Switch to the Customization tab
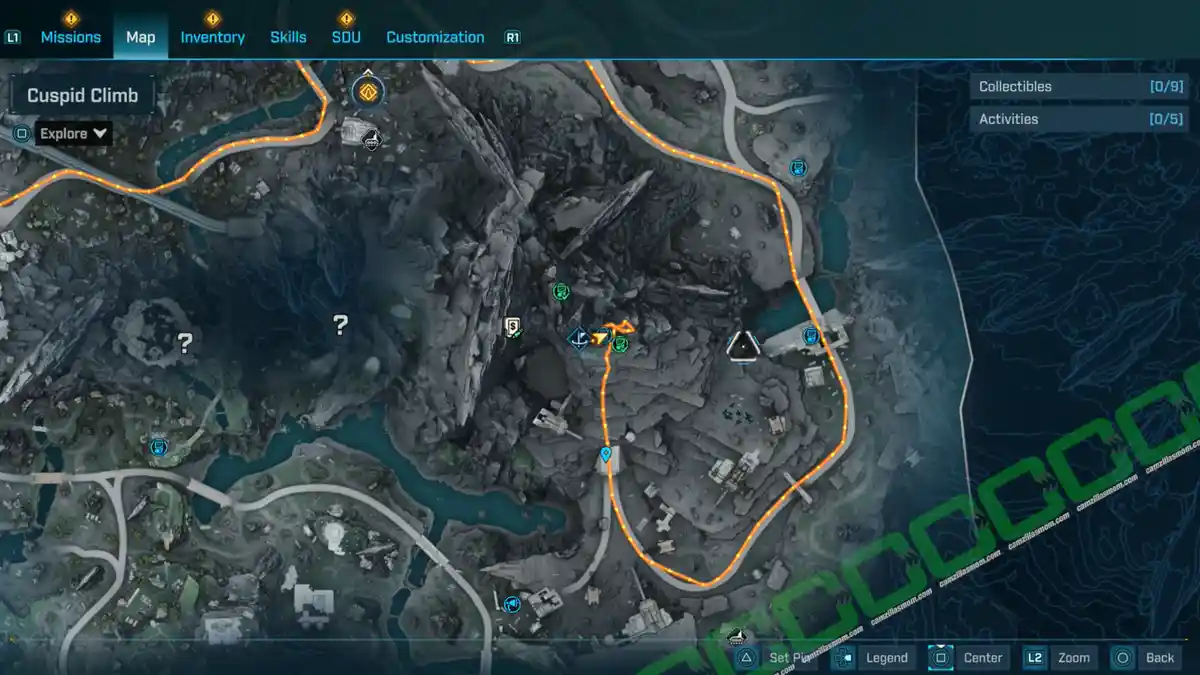Image resolution: width=1200 pixels, height=675 pixels. tap(435, 37)
